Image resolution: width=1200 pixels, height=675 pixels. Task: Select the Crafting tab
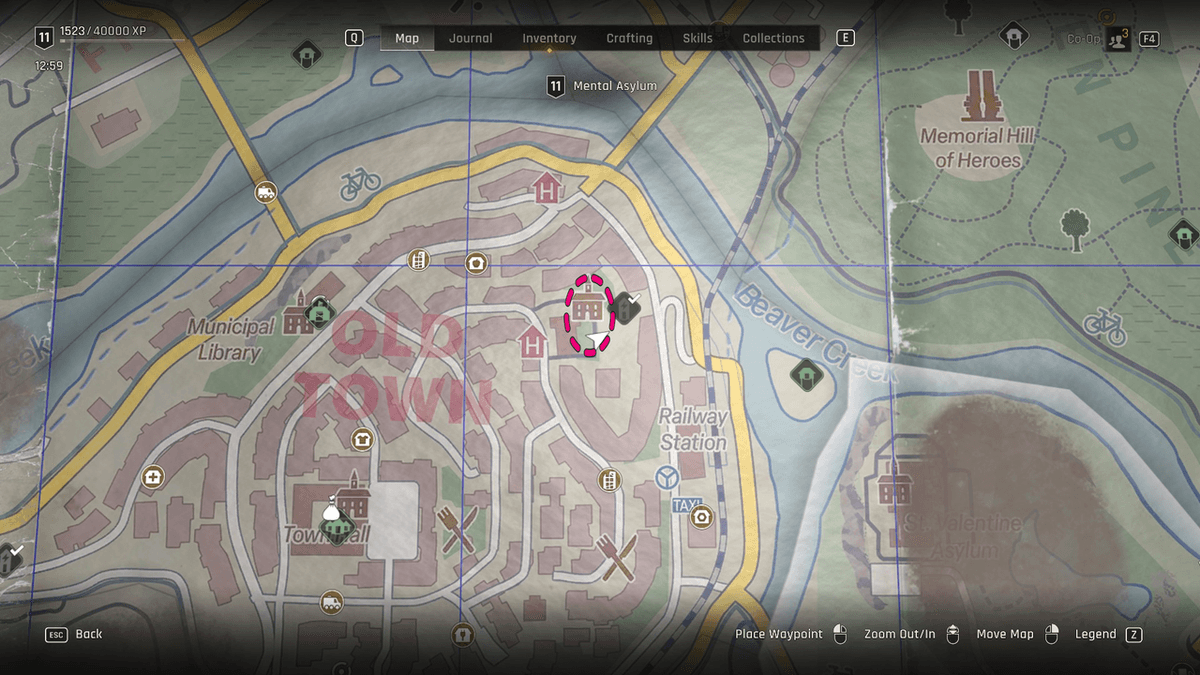(x=629, y=38)
